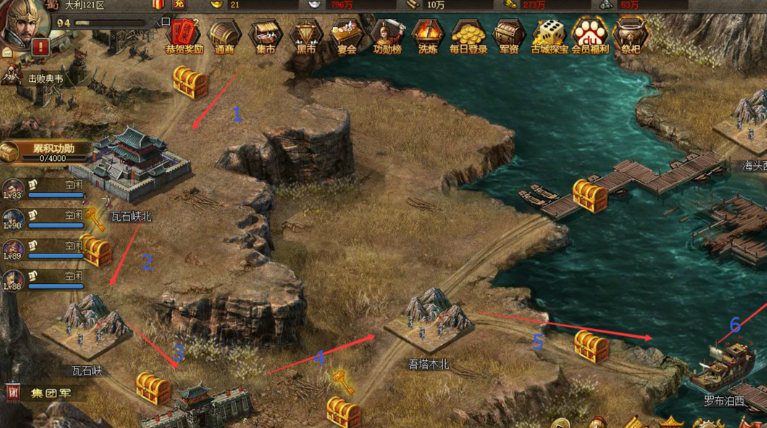Open the 宴会 banquet menu
The height and width of the screenshot is (428, 767).
click(346, 34)
